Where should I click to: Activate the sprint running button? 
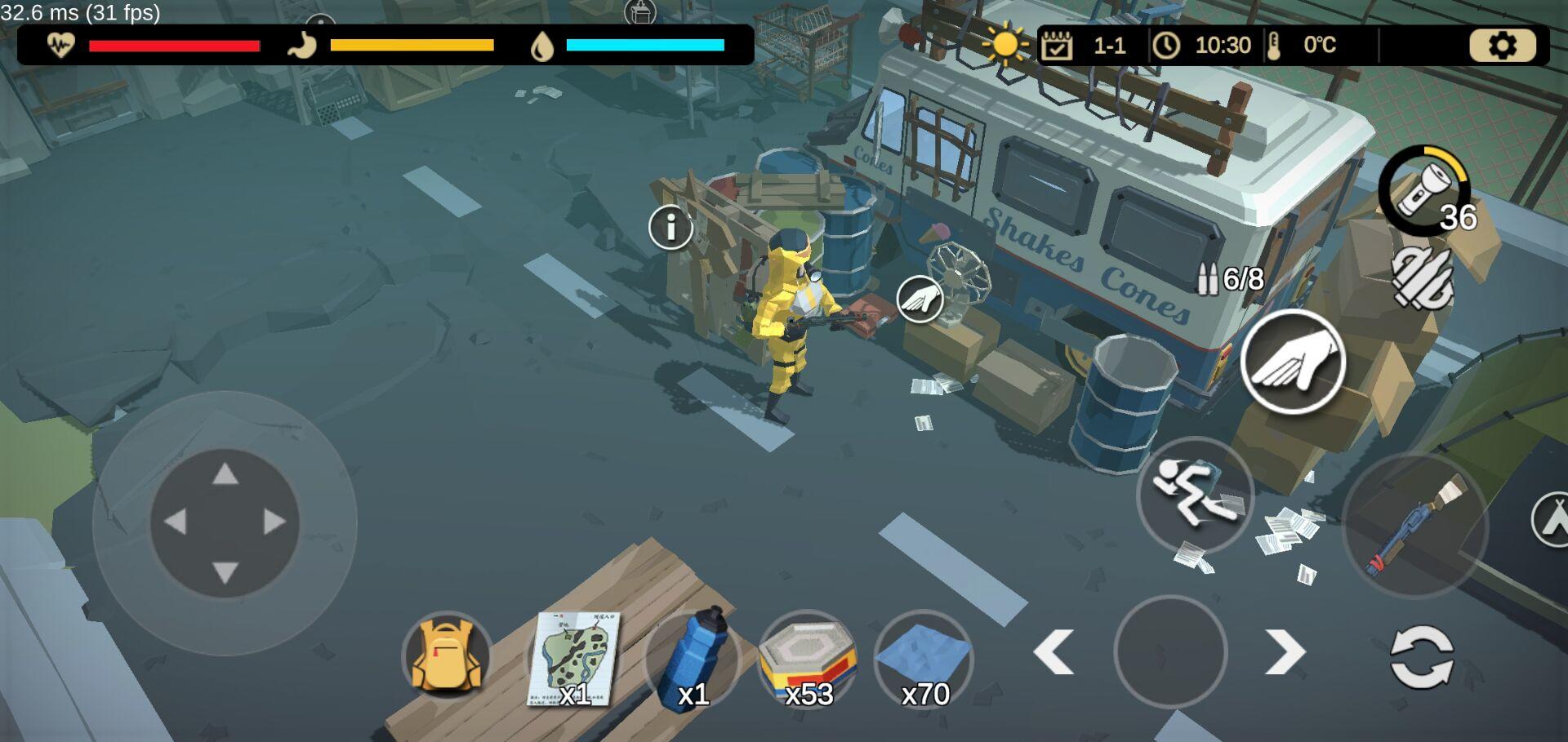1195,495
